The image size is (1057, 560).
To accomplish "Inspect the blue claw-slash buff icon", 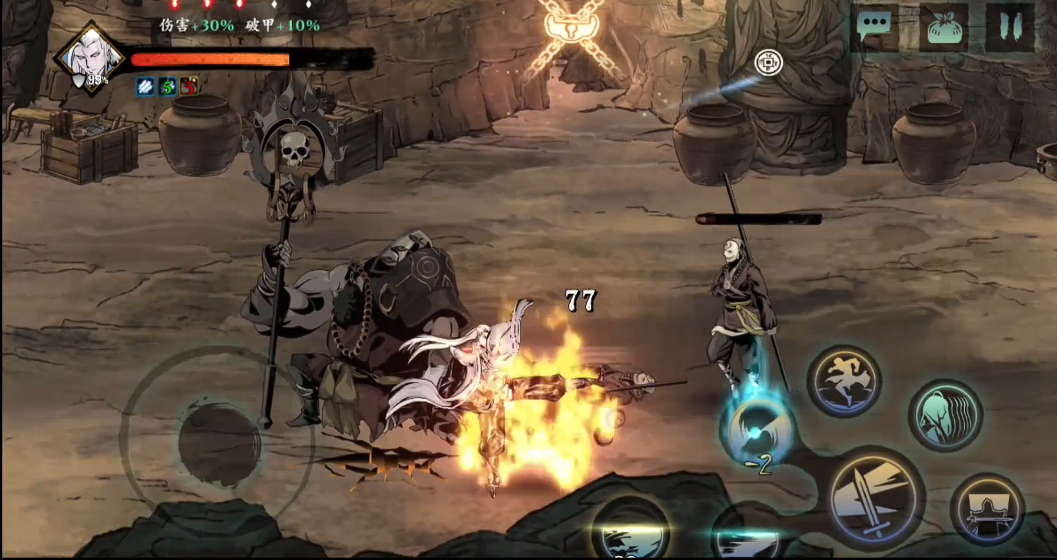I will [145, 87].
